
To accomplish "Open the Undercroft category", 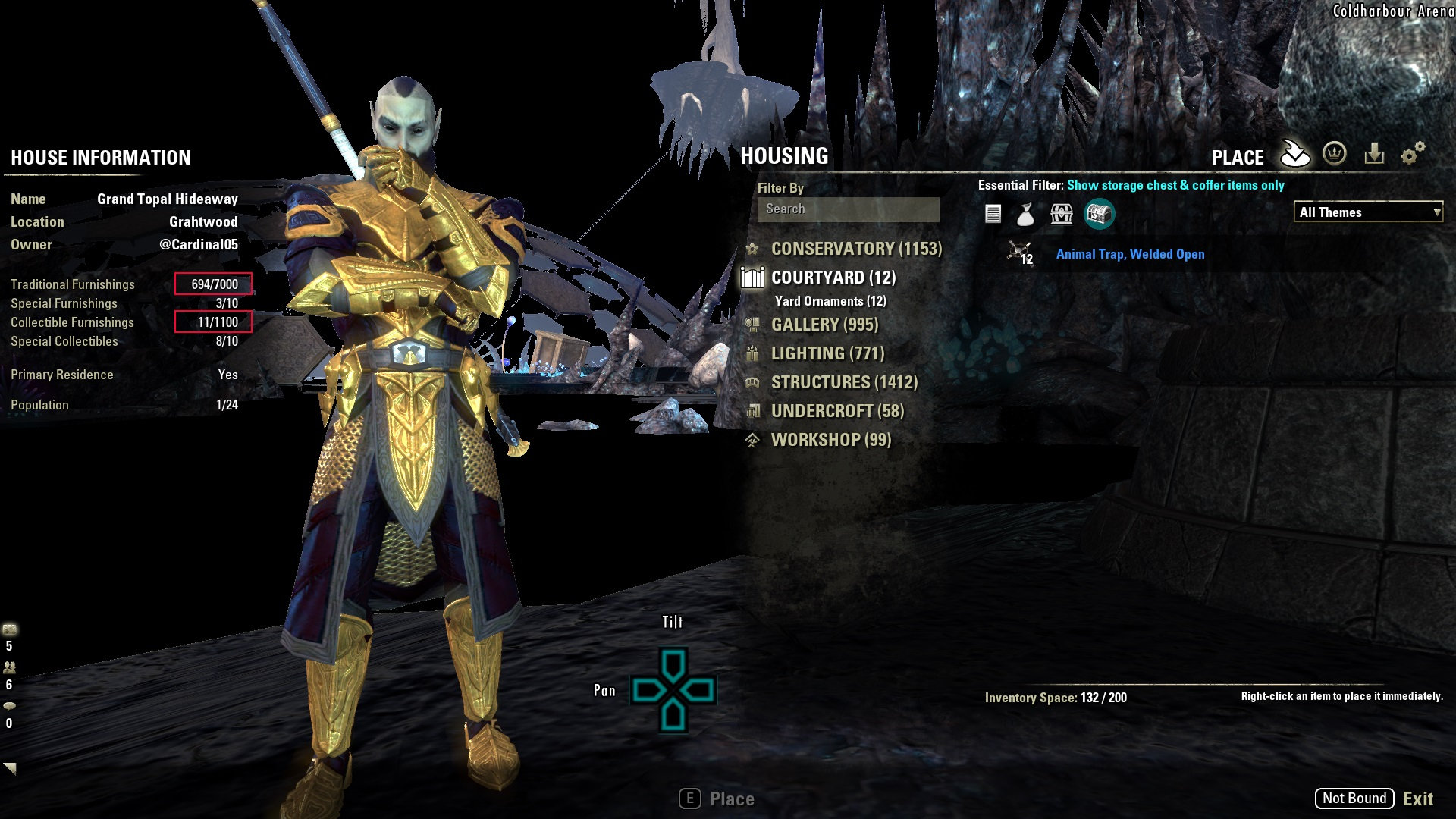I will pyautogui.click(x=837, y=411).
